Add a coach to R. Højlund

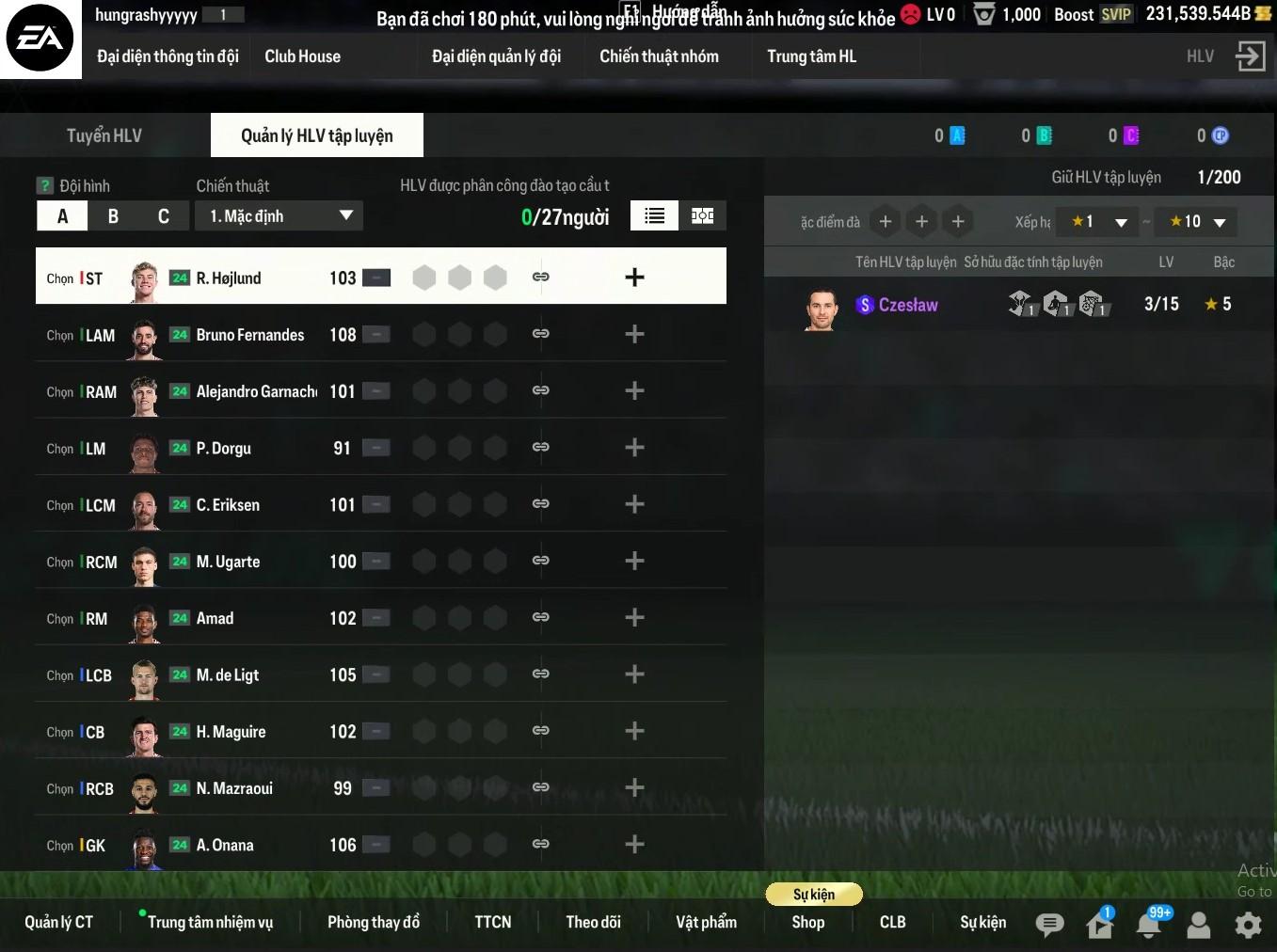[634, 278]
